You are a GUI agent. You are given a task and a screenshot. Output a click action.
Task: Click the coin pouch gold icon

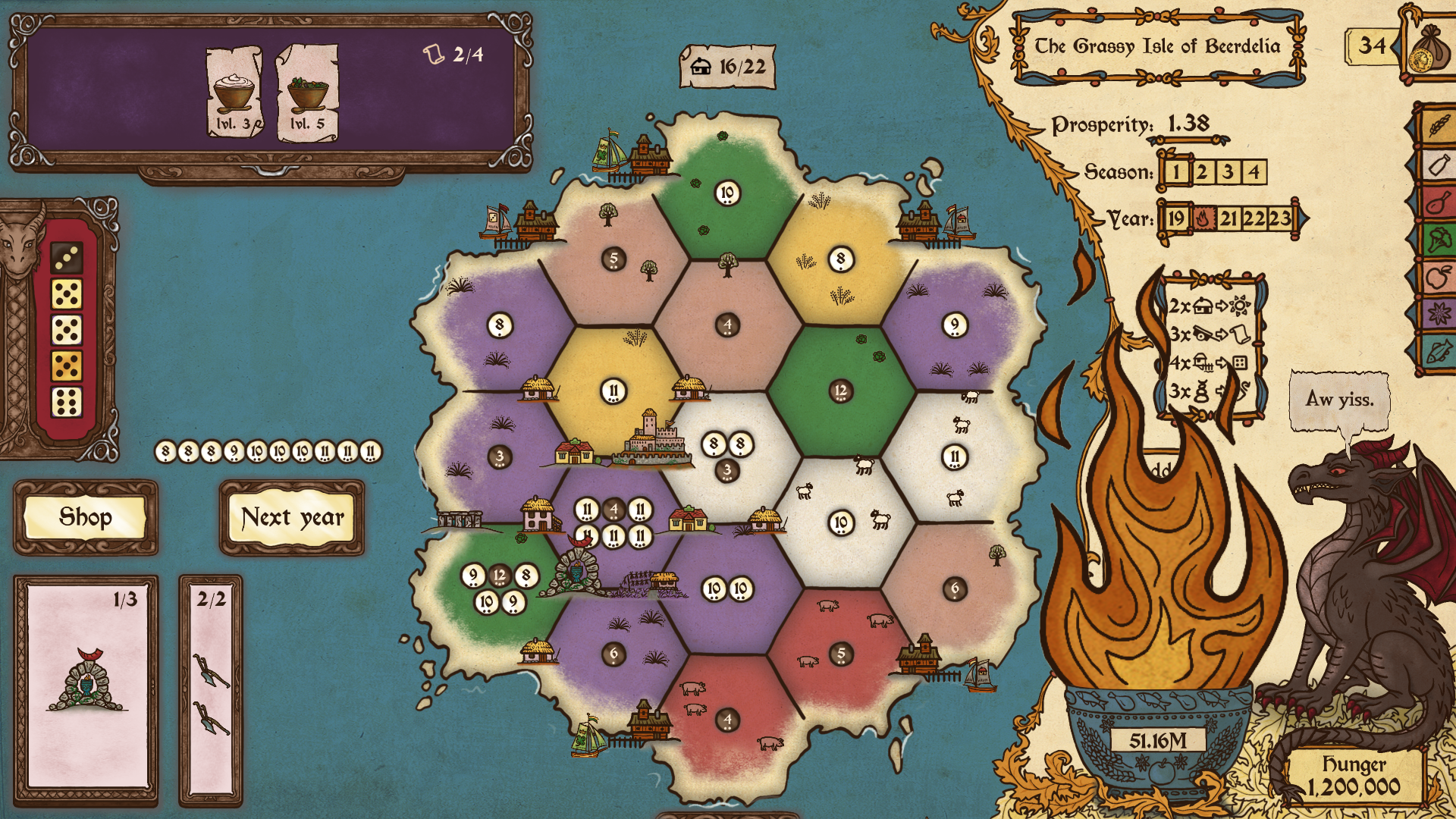[1425, 50]
